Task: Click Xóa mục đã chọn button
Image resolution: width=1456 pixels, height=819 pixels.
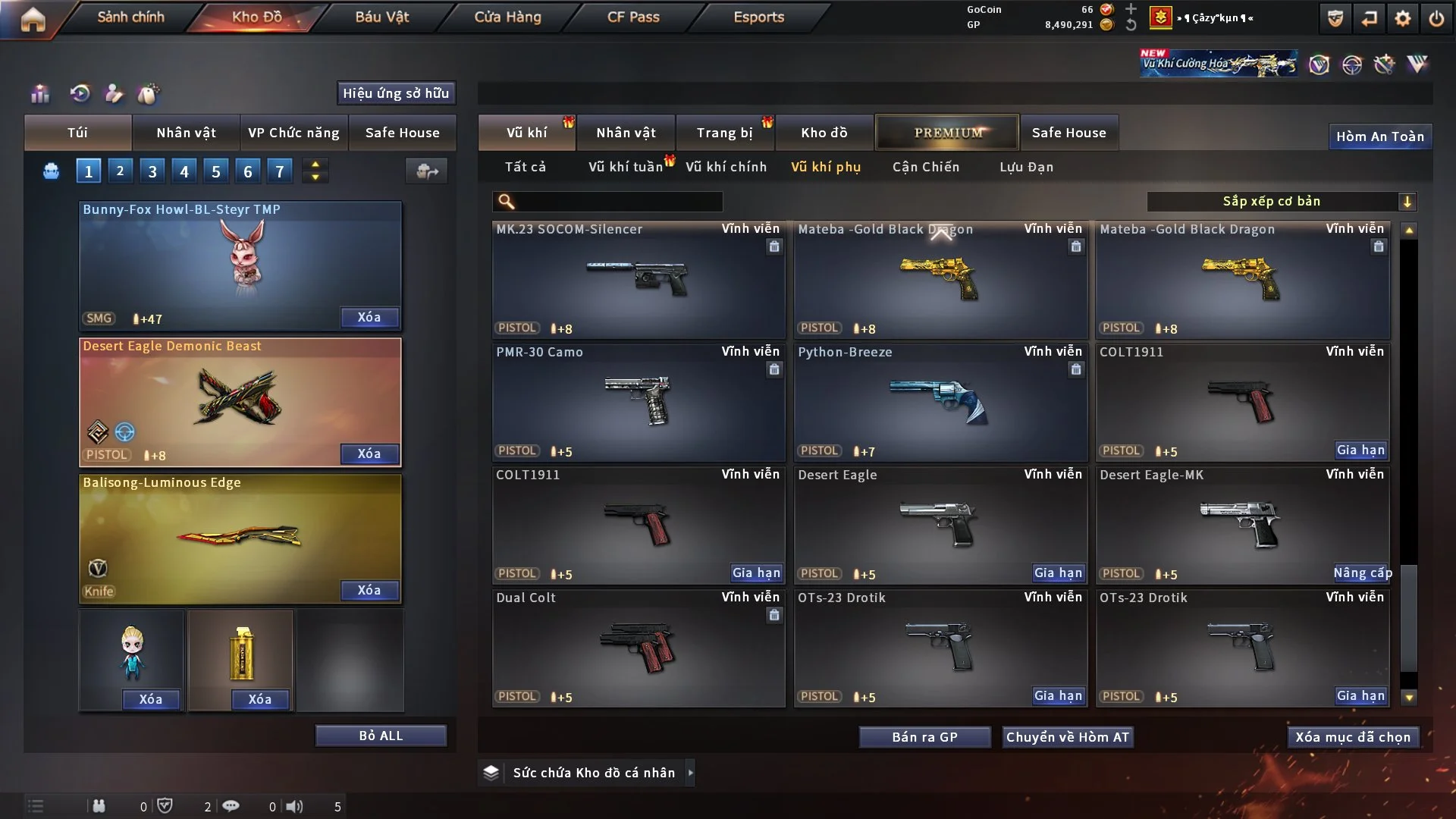Action: click(1353, 737)
